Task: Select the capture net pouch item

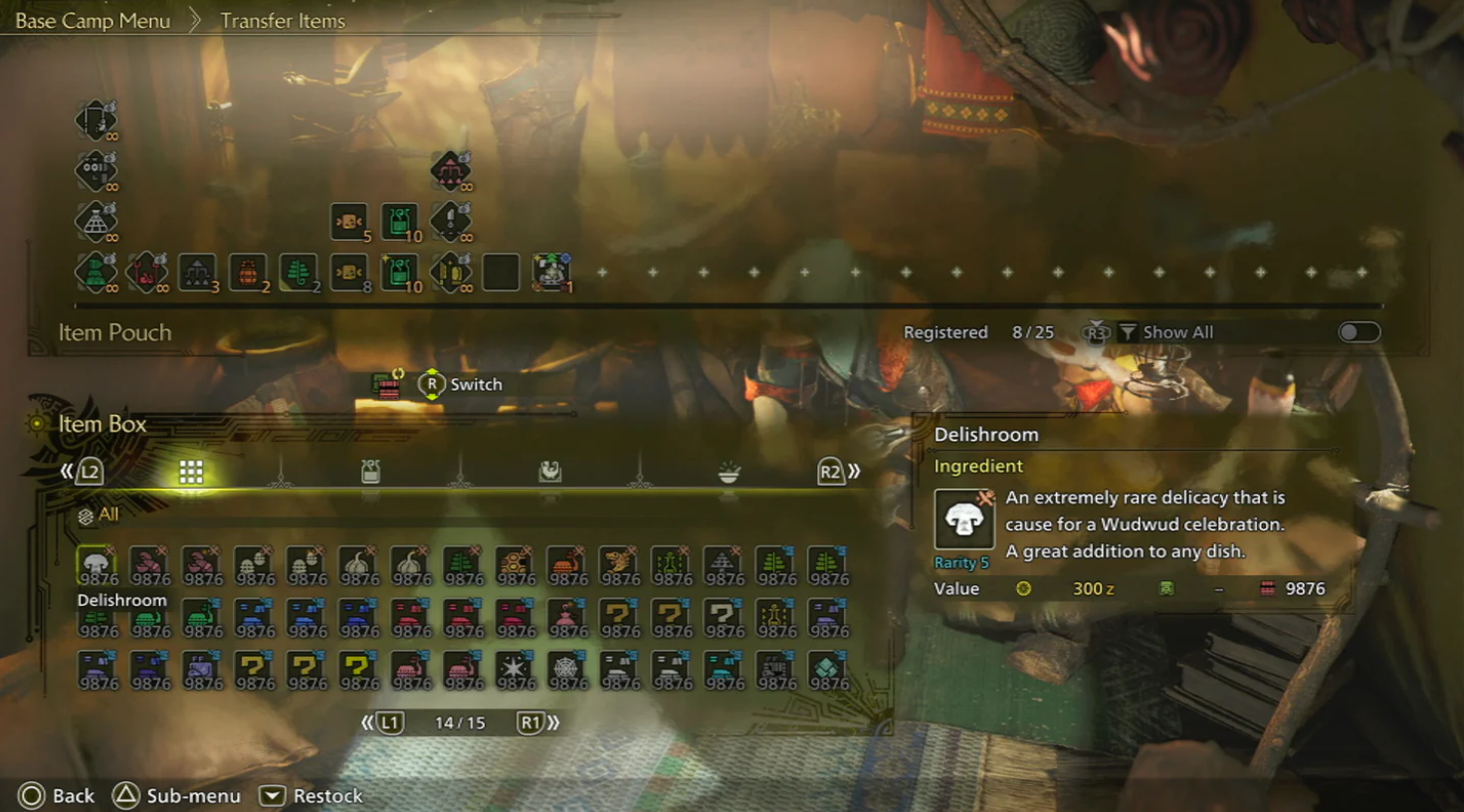Action: click(x=96, y=221)
